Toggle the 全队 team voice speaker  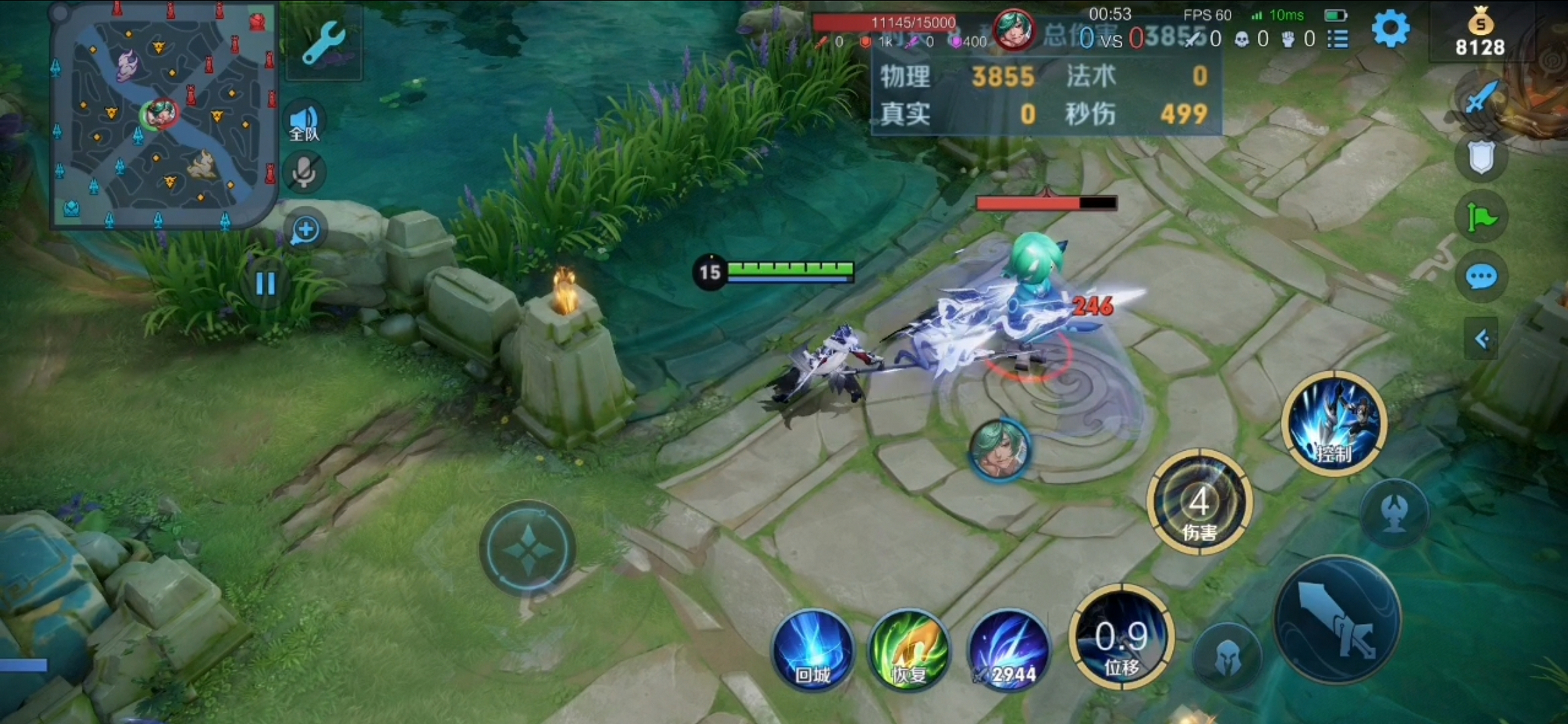[x=304, y=122]
